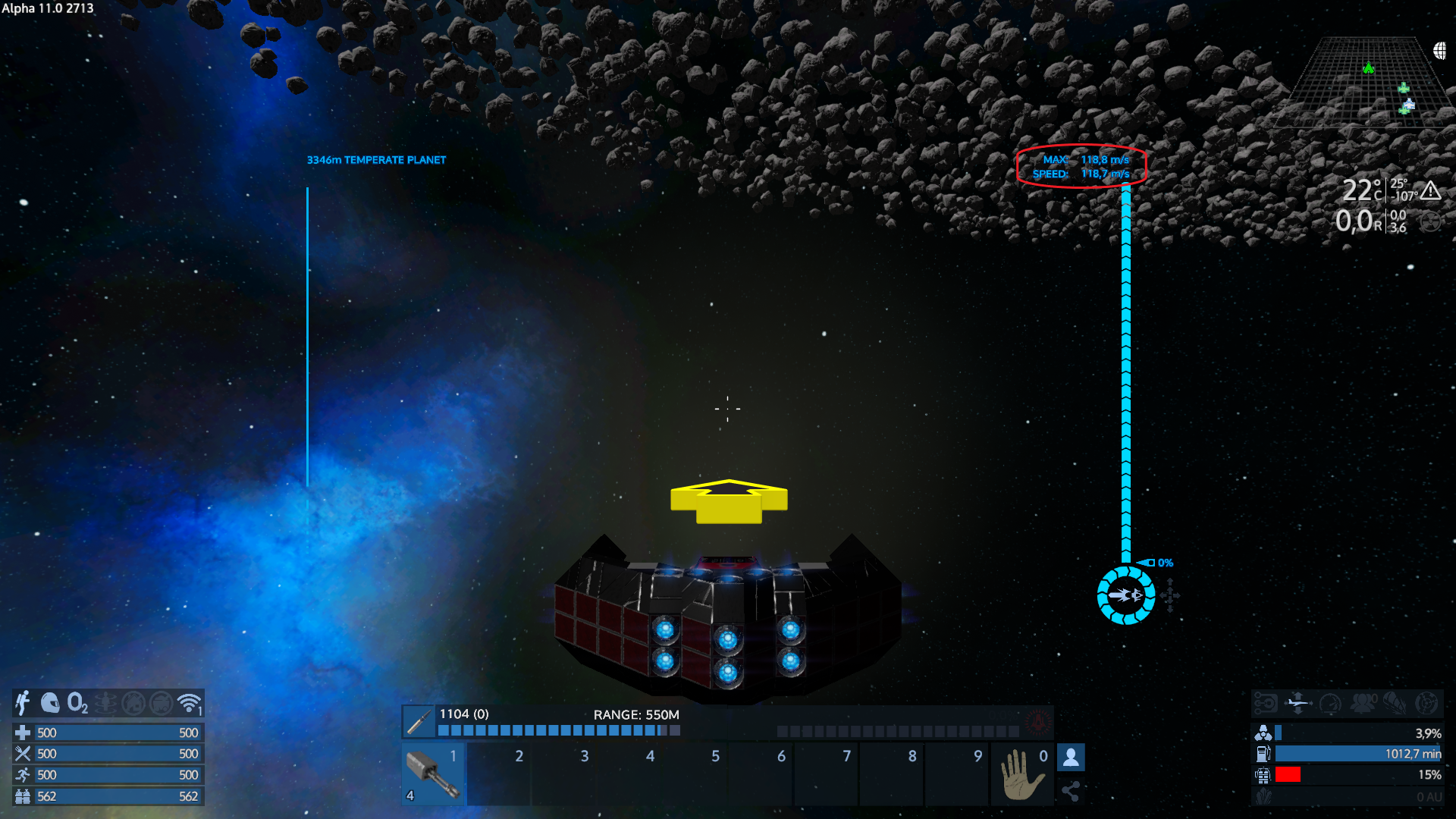Click the circular ship thruster indicator
Screen dimensions: 1456x819
[x=1126, y=595]
